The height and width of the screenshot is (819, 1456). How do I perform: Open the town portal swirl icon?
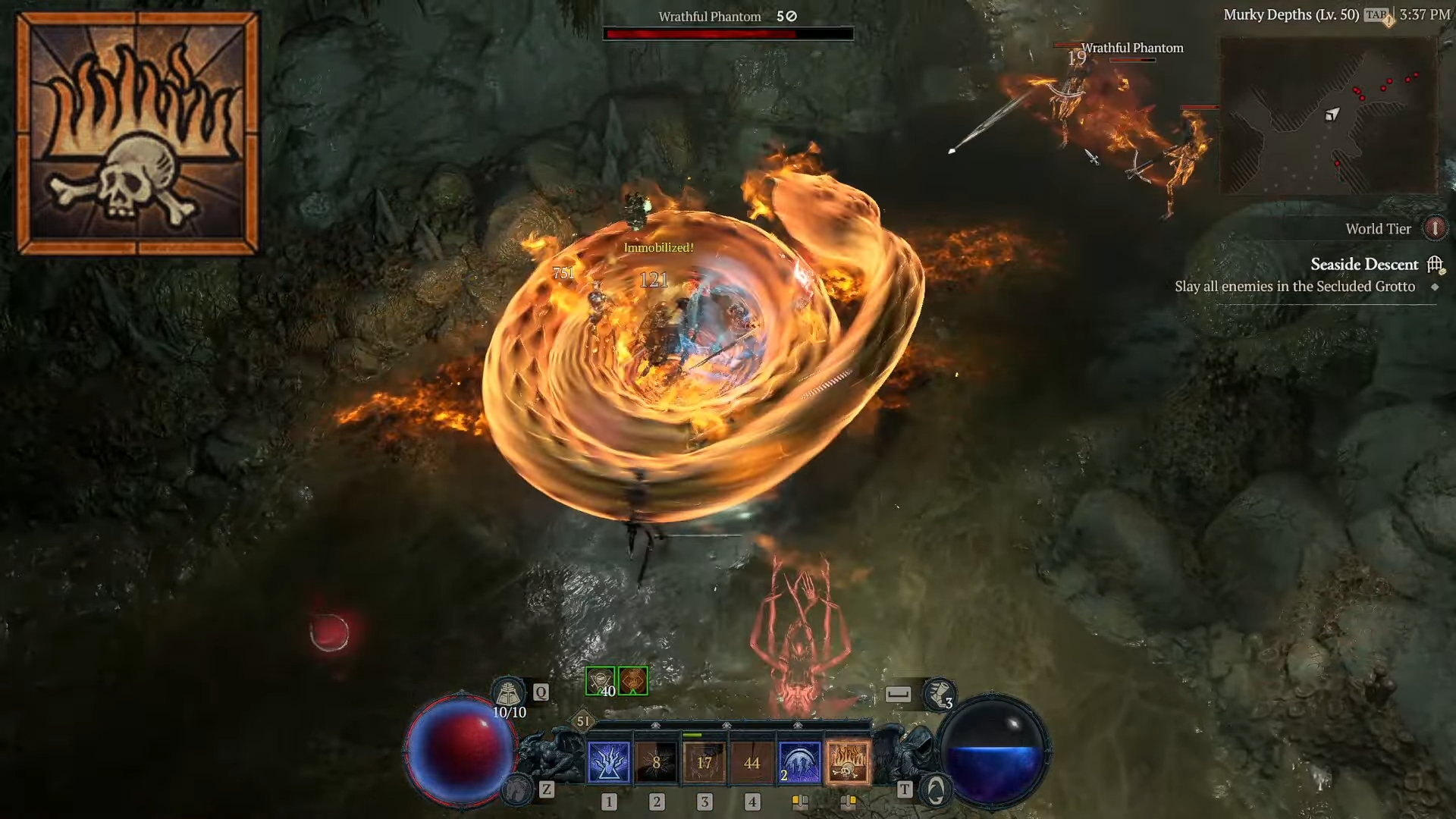[935, 790]
